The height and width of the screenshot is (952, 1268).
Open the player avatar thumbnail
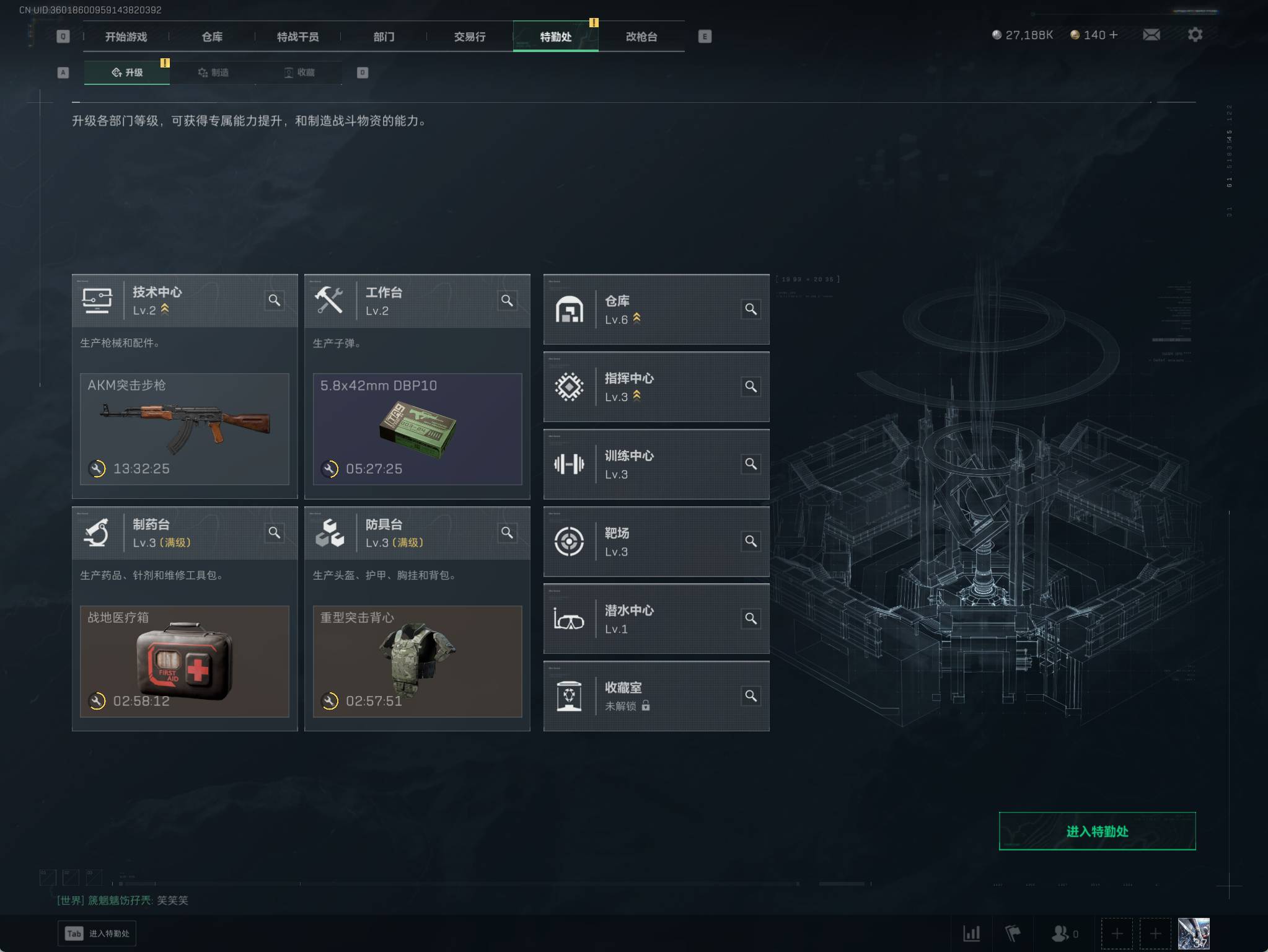(1193, 933)
